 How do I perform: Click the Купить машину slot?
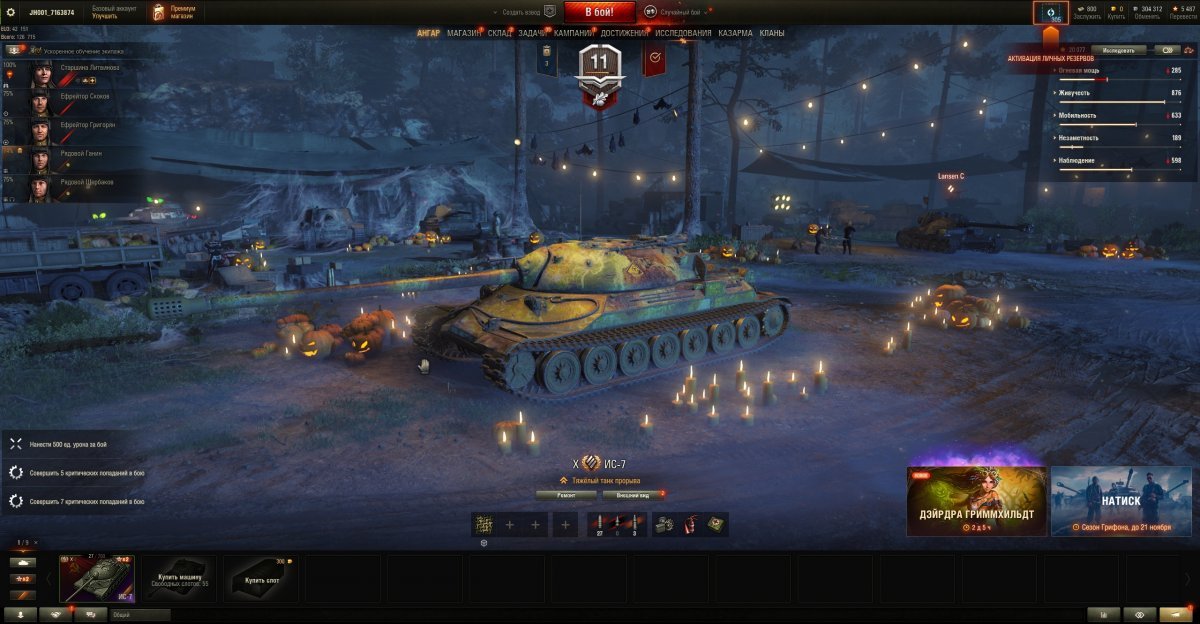point(179,579)
